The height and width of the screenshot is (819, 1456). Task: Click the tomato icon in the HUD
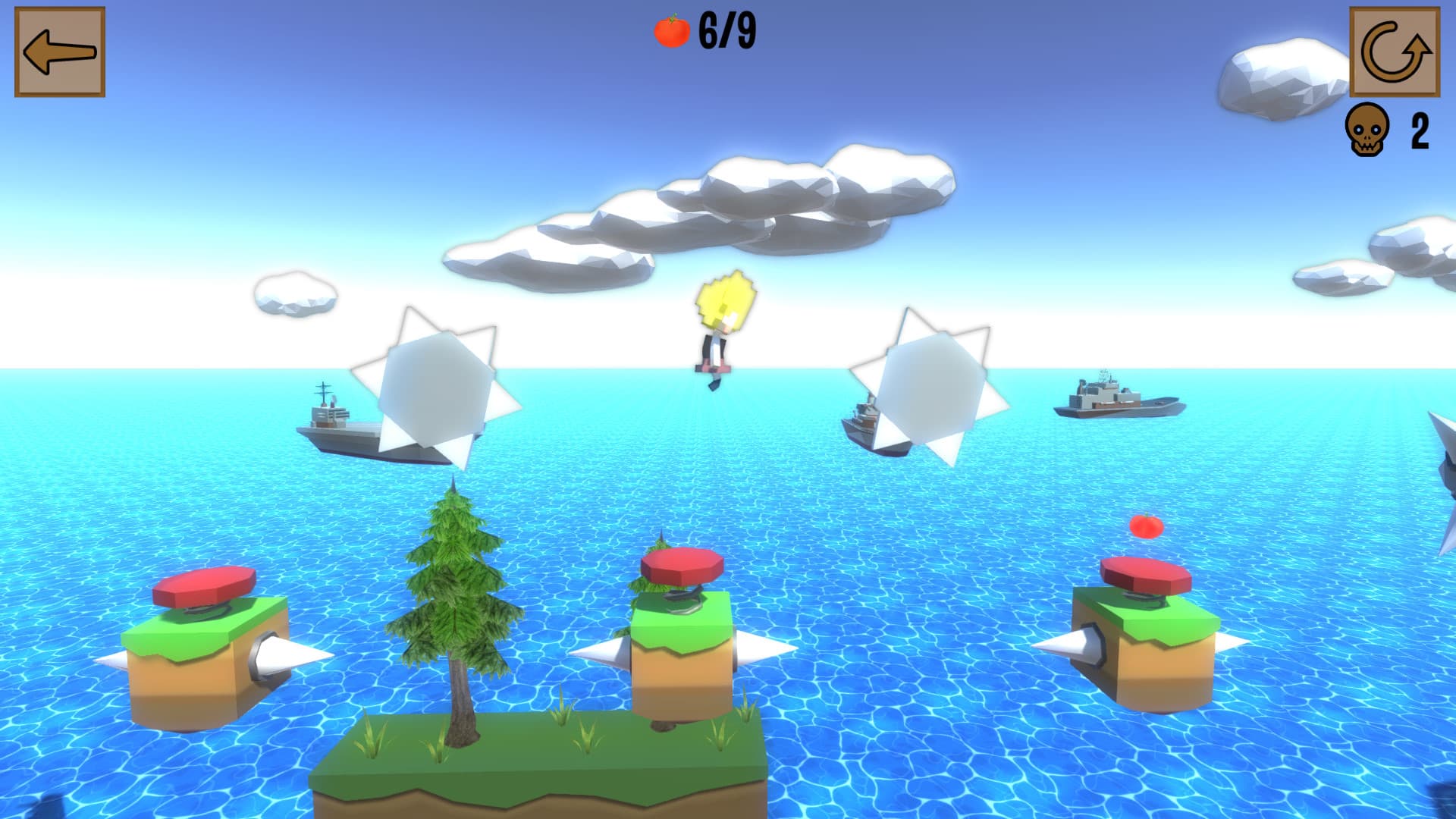click(x=670, y=30)
